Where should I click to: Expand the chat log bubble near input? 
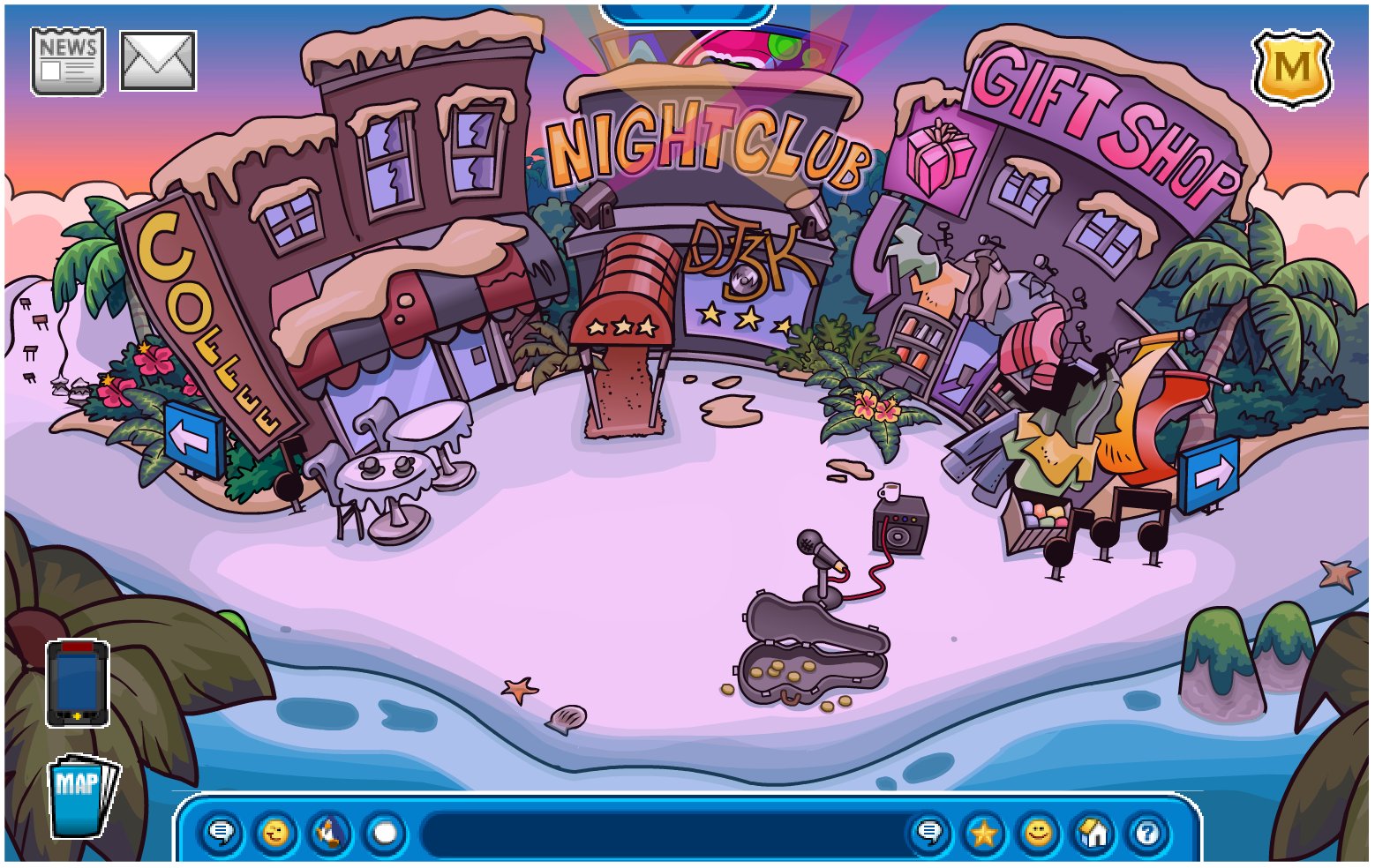928,833
